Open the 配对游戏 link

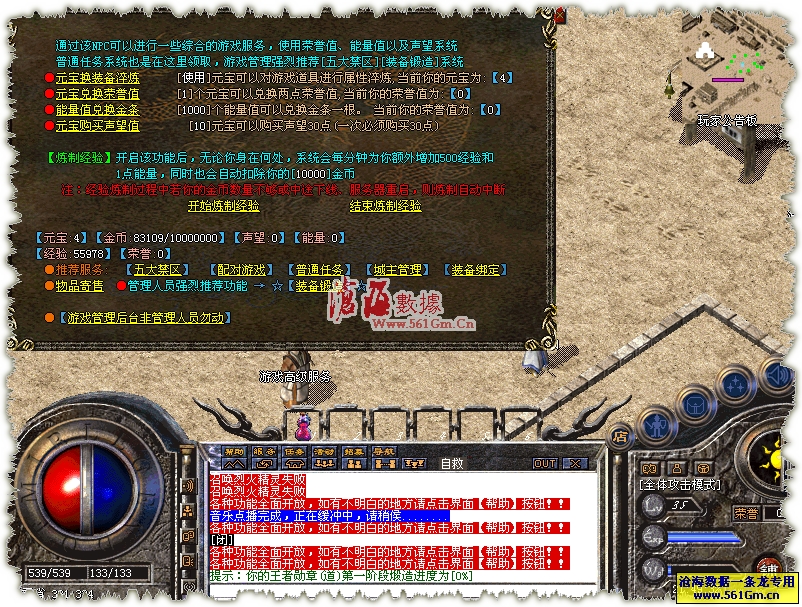click(x=242, y=270)
